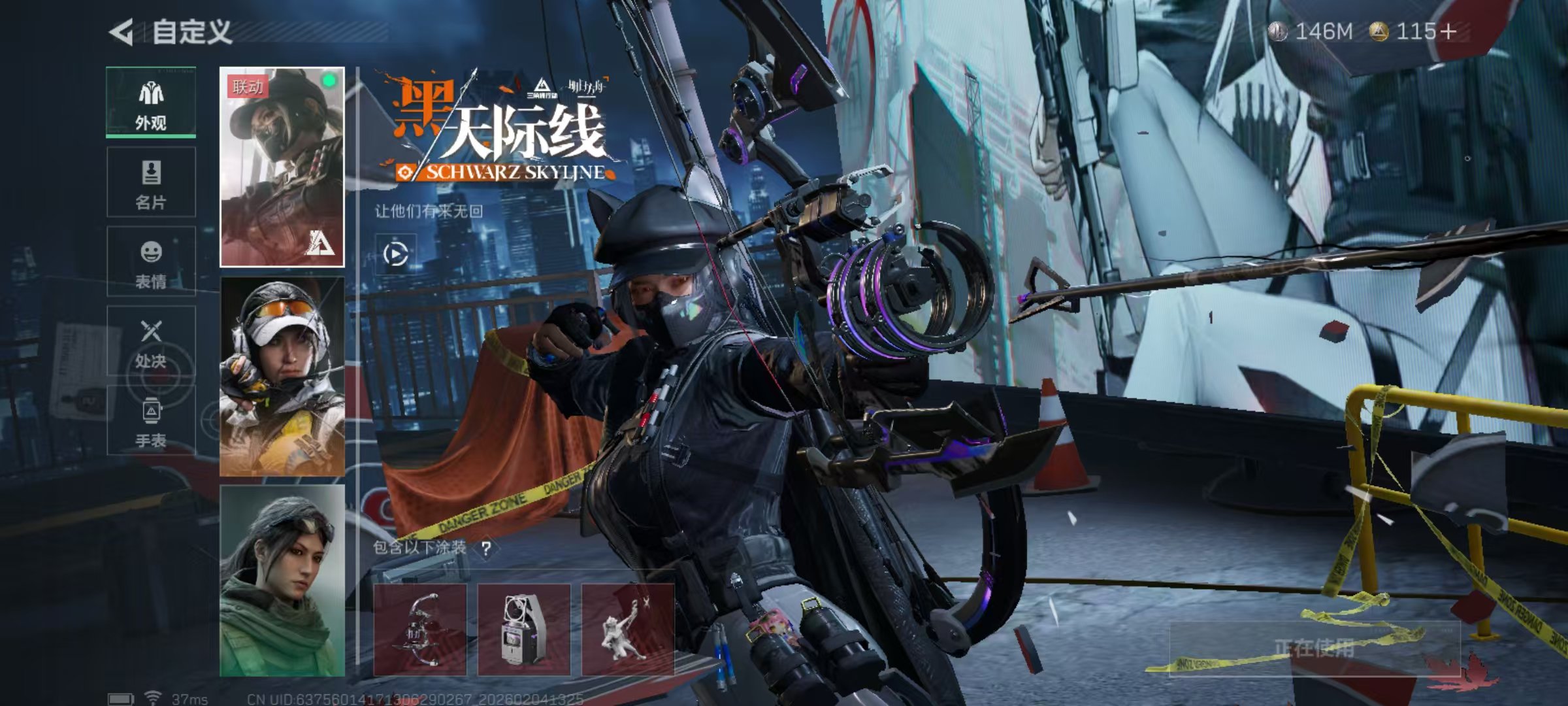Screen dimensions: 1568x706
Task: Go back using the arrow beside 自定义
Action: coord(122,32)
